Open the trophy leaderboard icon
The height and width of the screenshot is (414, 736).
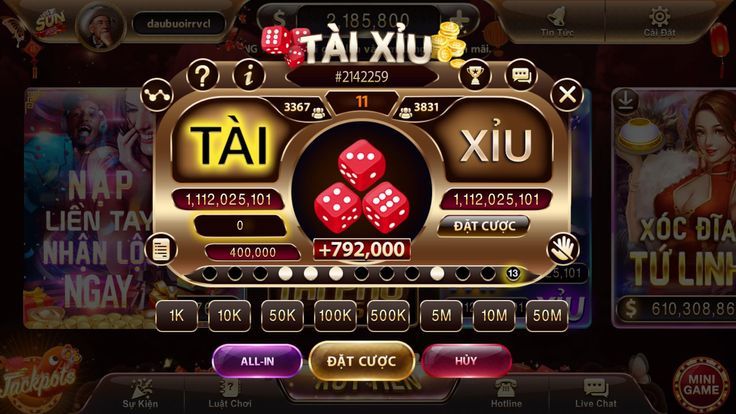pos(475,73)
